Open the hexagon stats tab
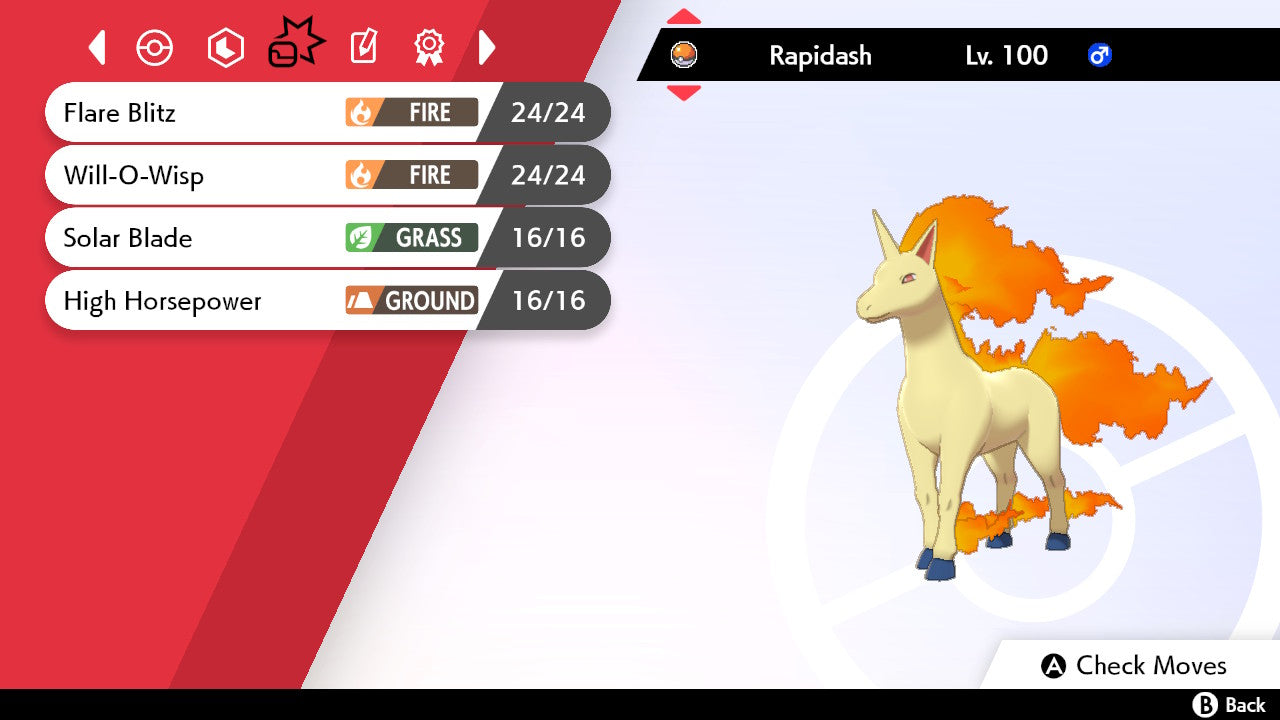The image size is (1280, 720). pos(225,48)
